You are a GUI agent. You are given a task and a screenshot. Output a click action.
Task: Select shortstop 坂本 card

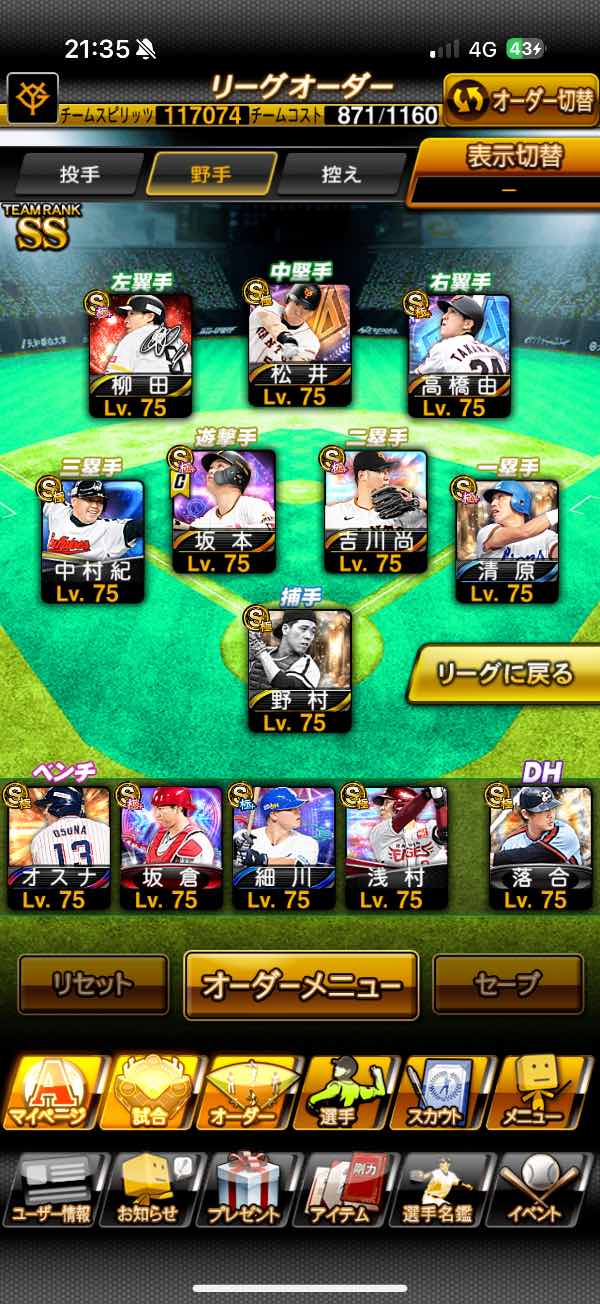224,511
